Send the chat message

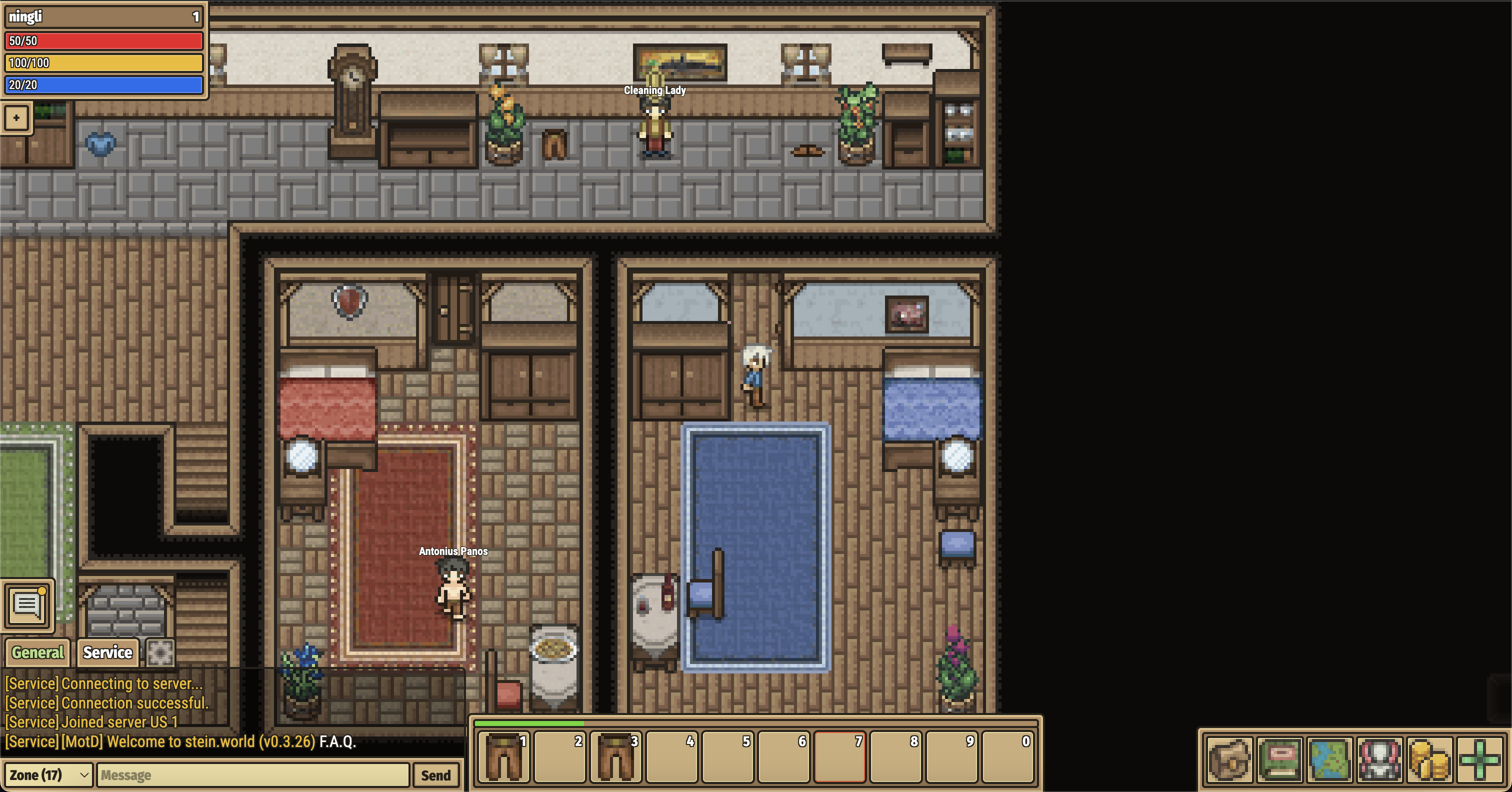tap(435, 775)
